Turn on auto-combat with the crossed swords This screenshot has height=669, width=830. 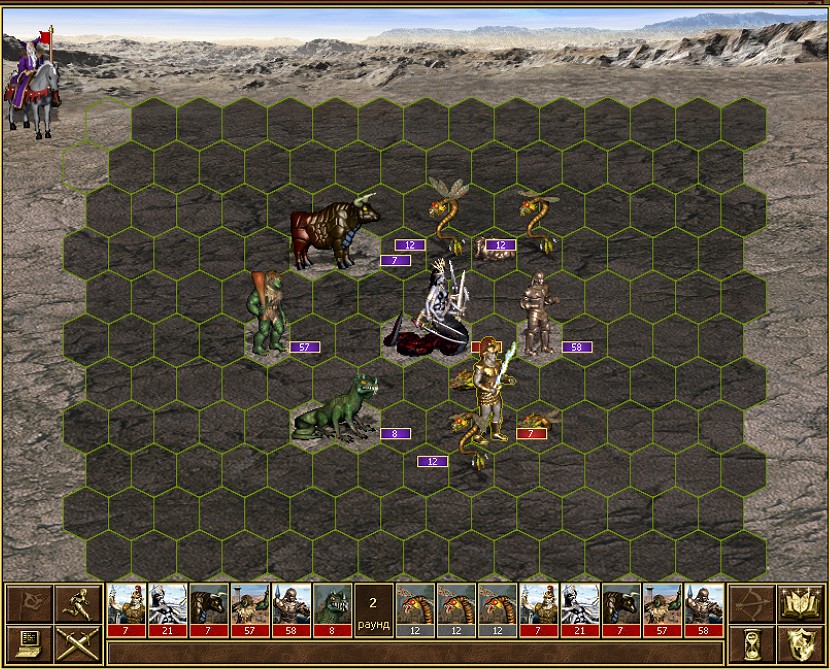coord(79,643)
